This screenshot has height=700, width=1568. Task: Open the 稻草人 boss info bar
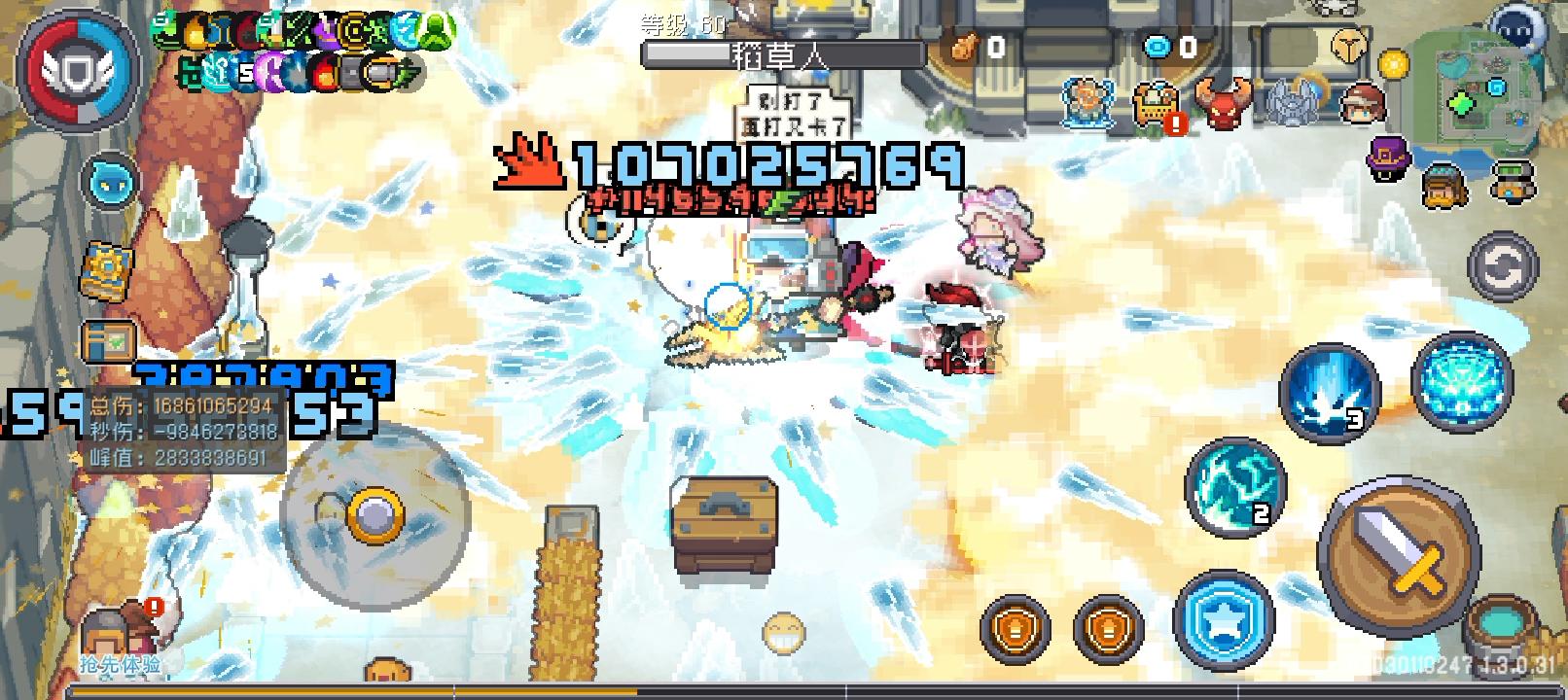pos(778,55)
